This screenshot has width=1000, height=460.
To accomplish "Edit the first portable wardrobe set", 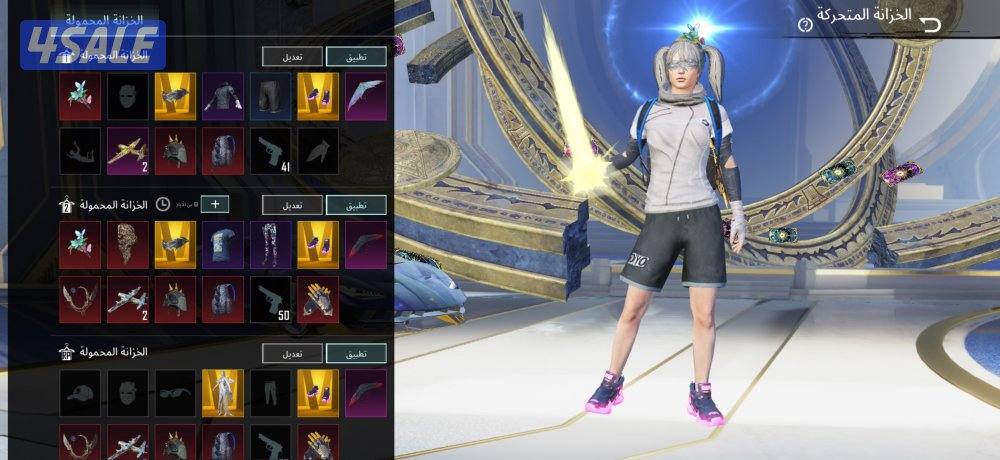I will [x=293, y=56].
